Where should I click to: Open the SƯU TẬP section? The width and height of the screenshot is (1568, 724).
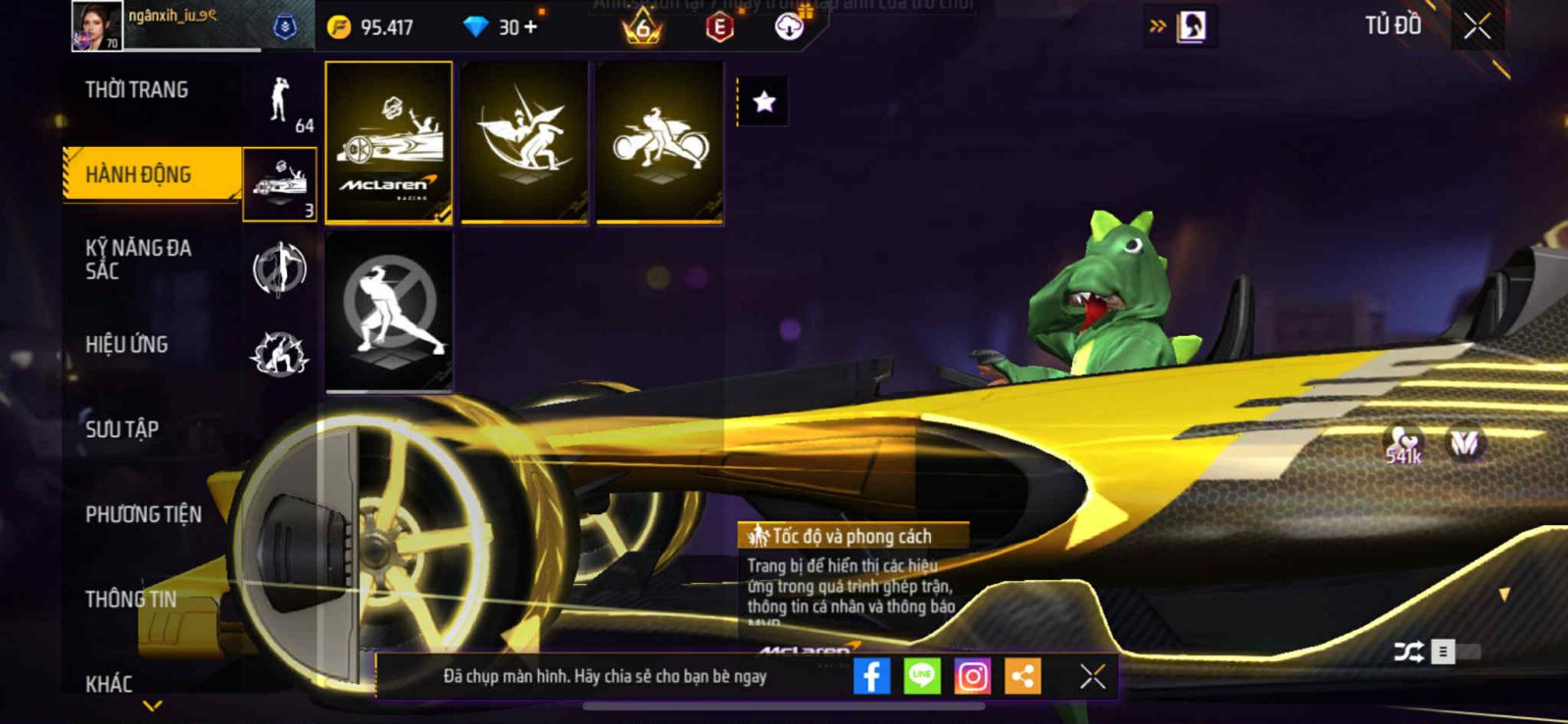click(122, 429)
